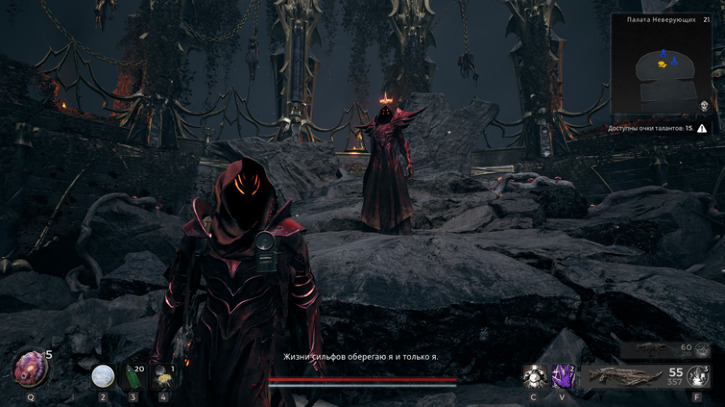Select the white orb consumable slot
This screenshot has height=407, width=725.
pos(102,376)
